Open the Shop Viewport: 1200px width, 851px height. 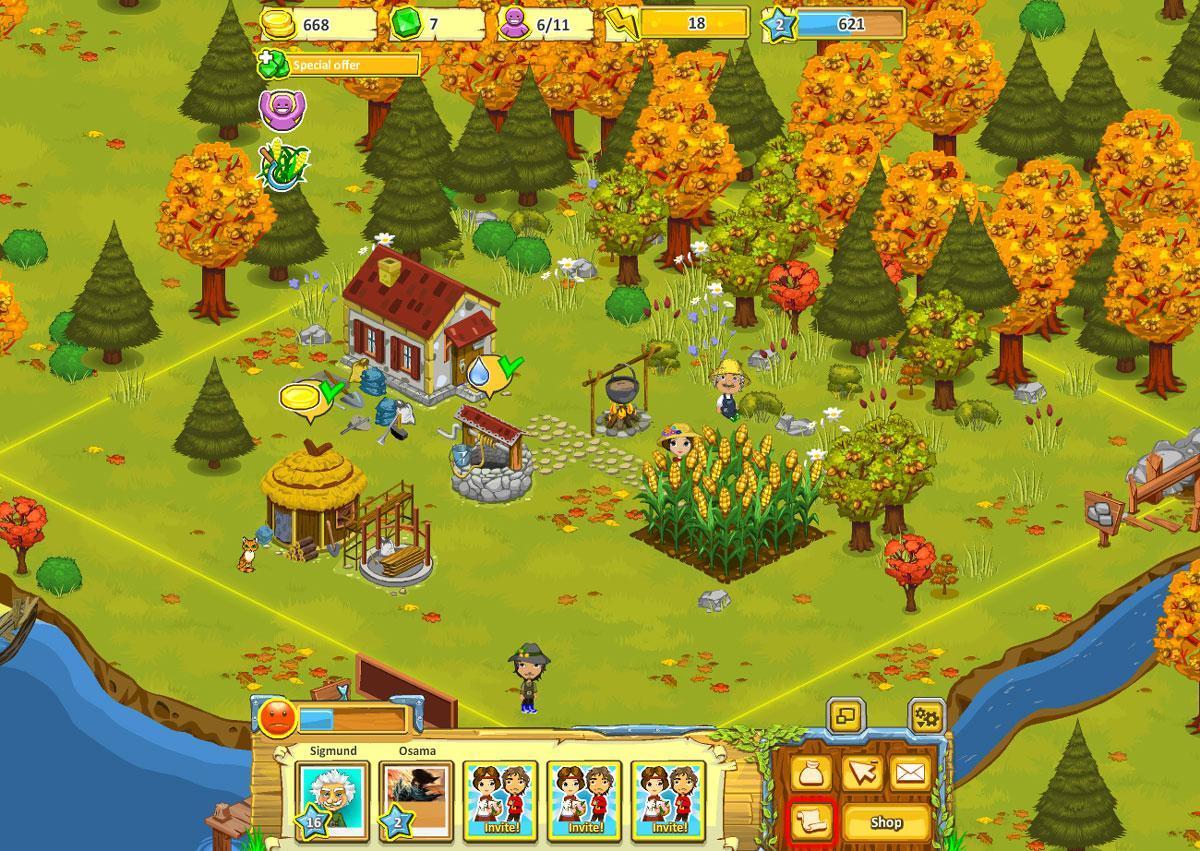[886, 823]
